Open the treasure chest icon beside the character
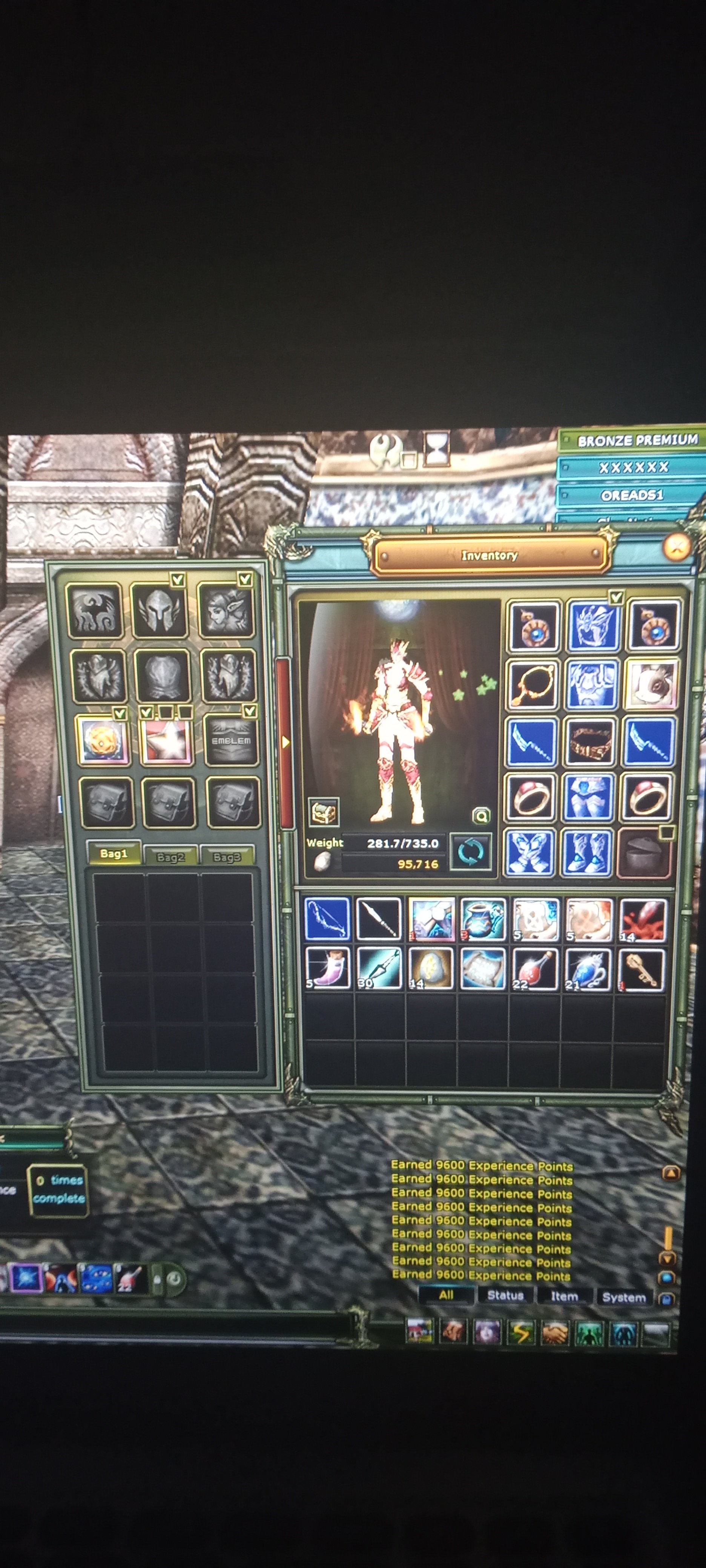This screenshot has width=706, height=1568. (324, 812)
